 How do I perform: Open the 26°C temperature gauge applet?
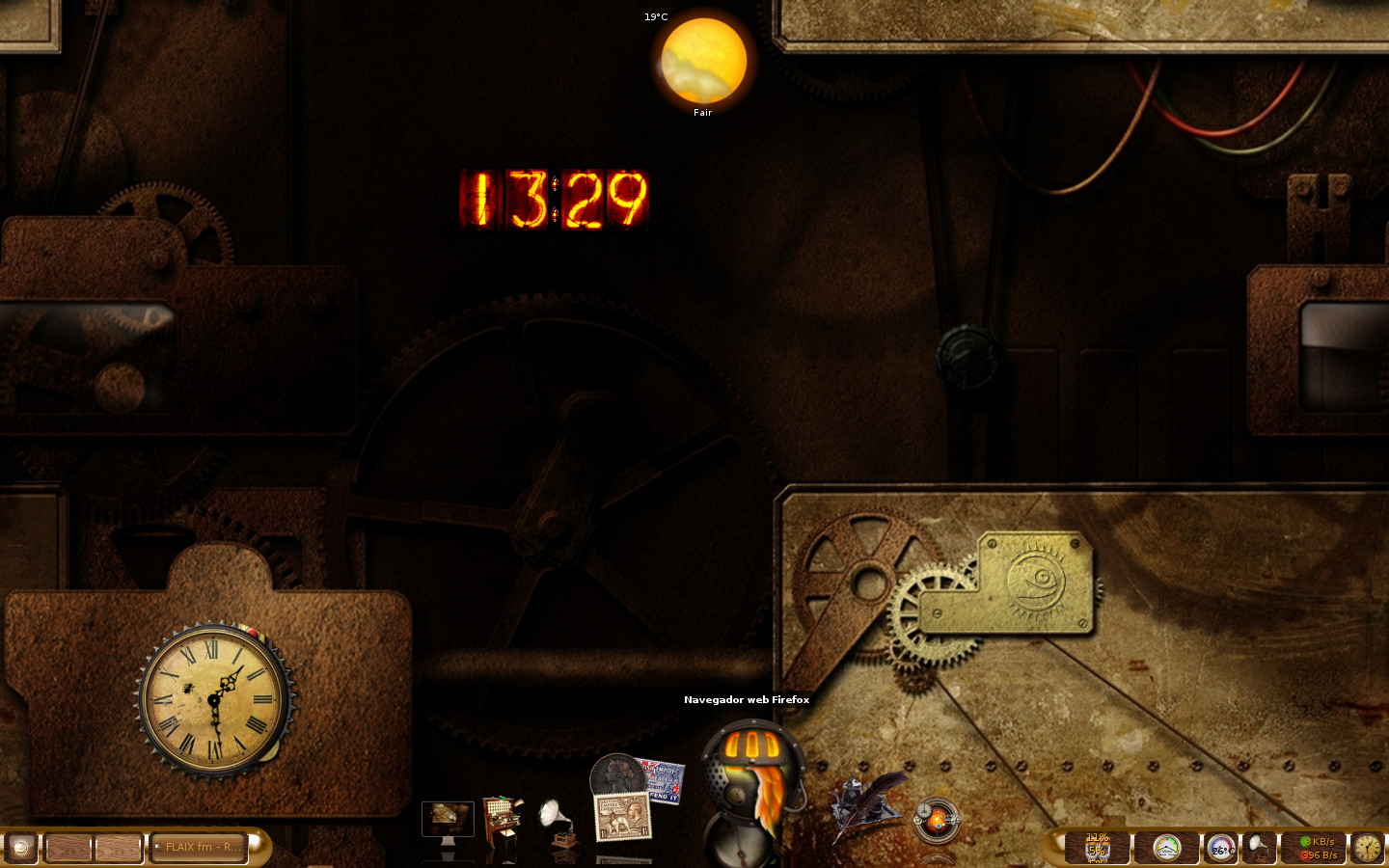1221,849
